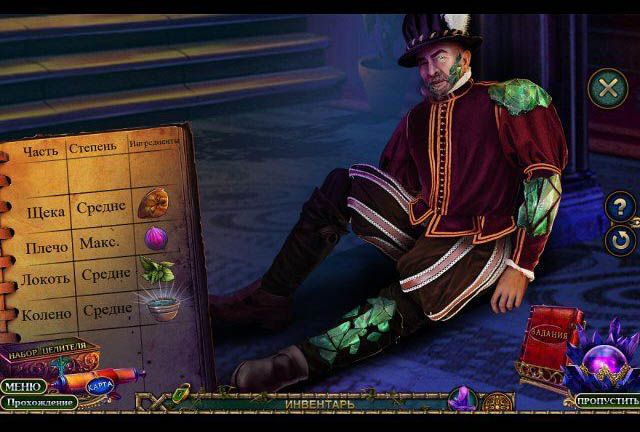Choose the purple onion ingredient for Плечо
The width and height of the screenshot is (640, 432).
pyautogui.click(x=155, y=238)
